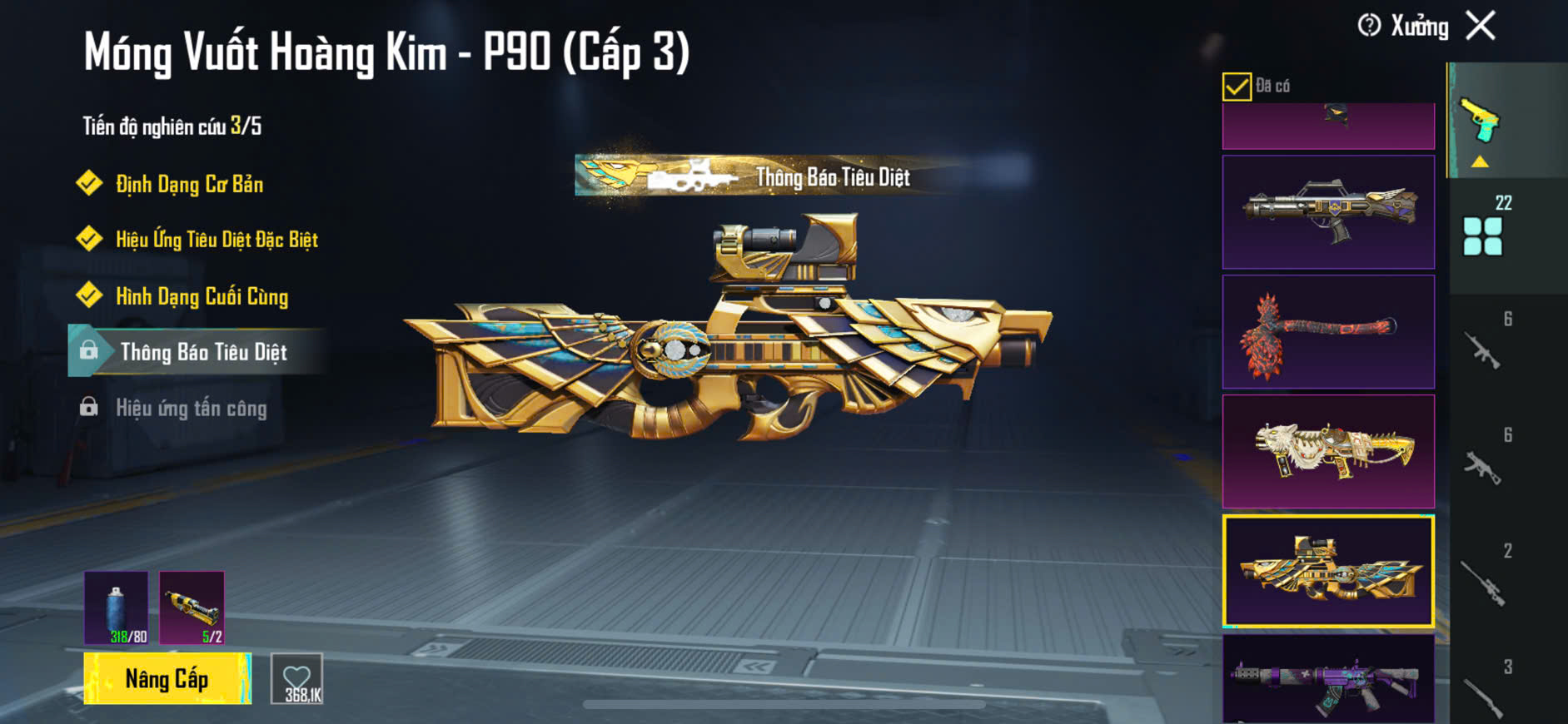Click the Nâng Cấp upgrade button

pyautogui.click(x=167, y=679)
